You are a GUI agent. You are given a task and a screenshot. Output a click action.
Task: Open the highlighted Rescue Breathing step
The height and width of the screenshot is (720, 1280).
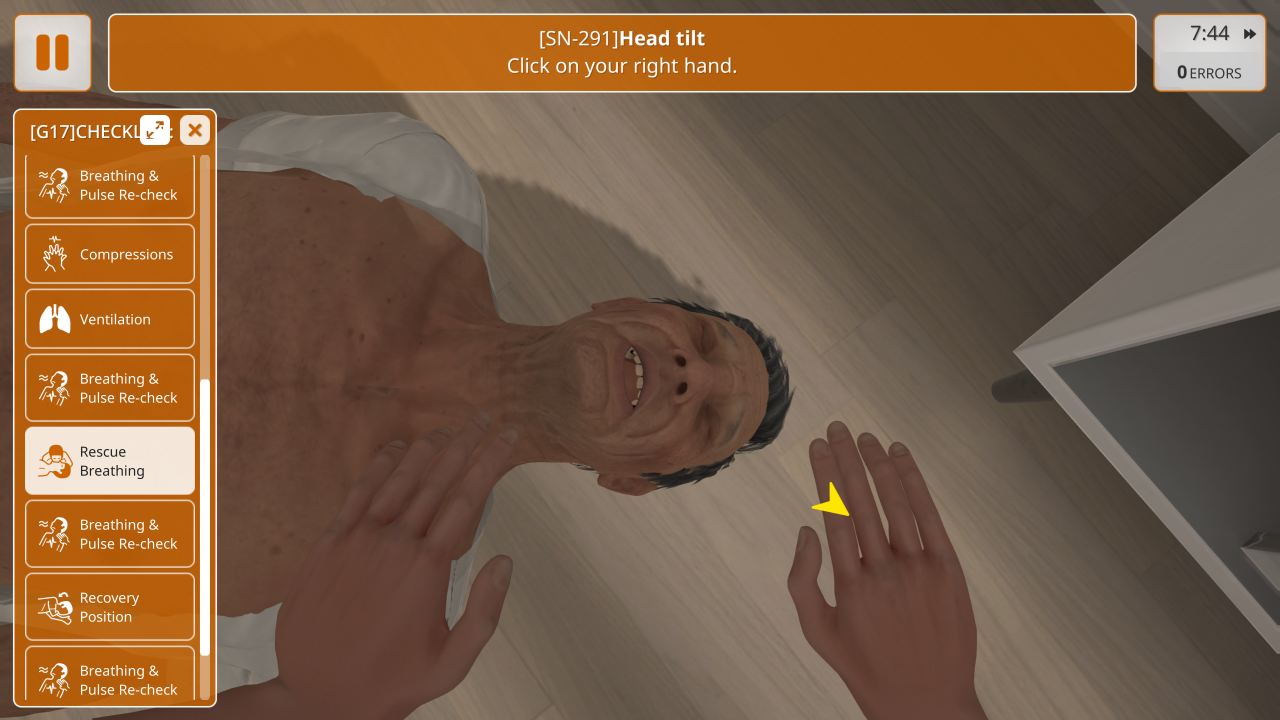(x=110, y=461)
